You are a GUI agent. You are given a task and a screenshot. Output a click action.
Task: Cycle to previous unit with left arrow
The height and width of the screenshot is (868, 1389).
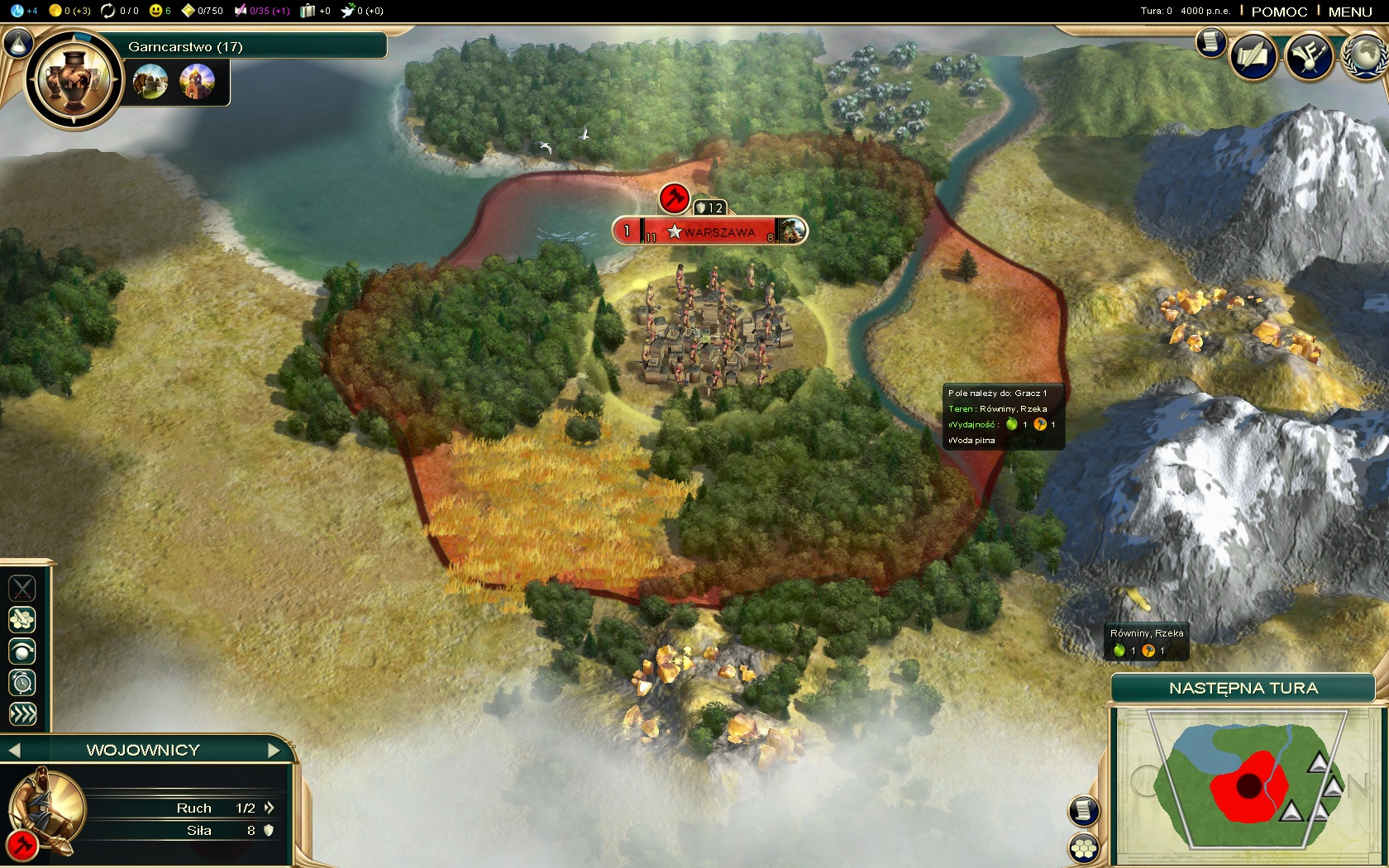click(13, 751)
